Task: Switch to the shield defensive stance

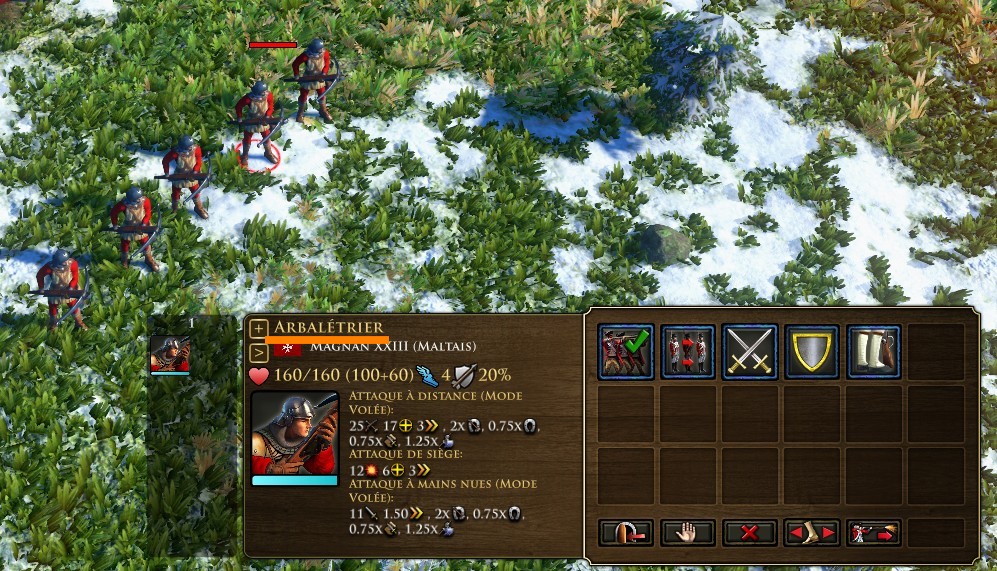Action: (811, 352)
